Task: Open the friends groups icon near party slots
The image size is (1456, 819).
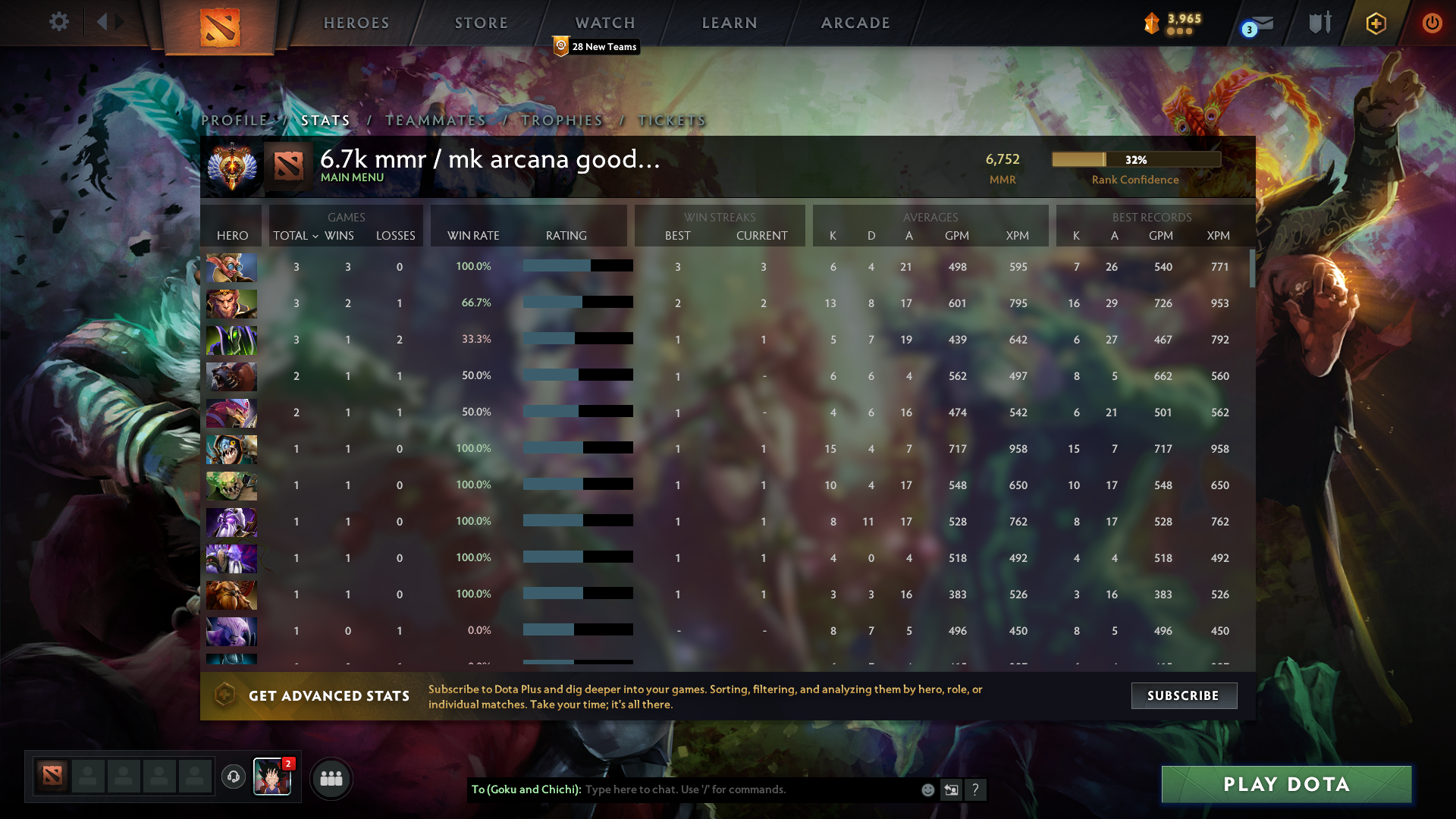Action: (331, 777)
